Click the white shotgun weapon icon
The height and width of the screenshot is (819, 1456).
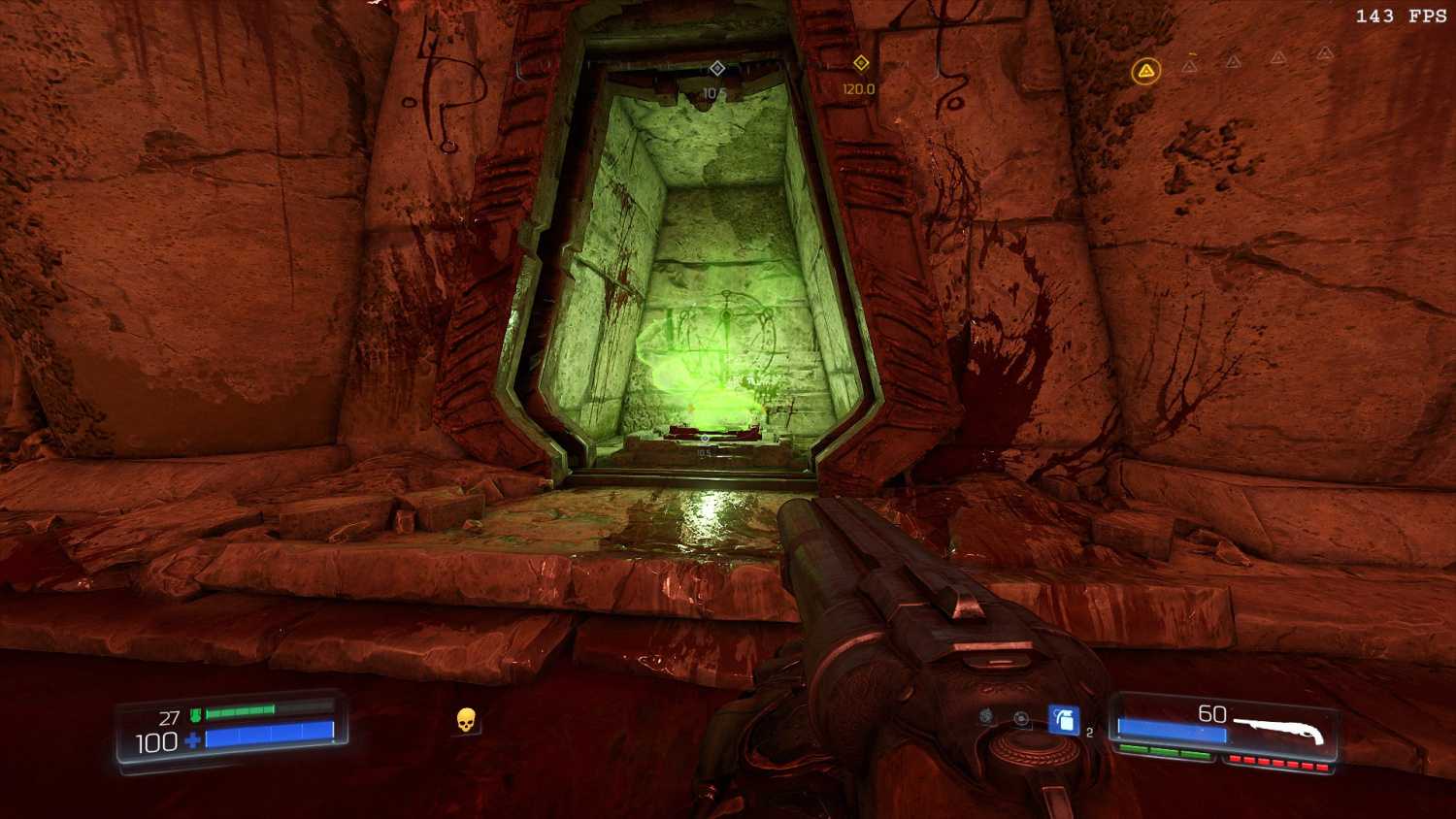click(x=1278, y=728)
